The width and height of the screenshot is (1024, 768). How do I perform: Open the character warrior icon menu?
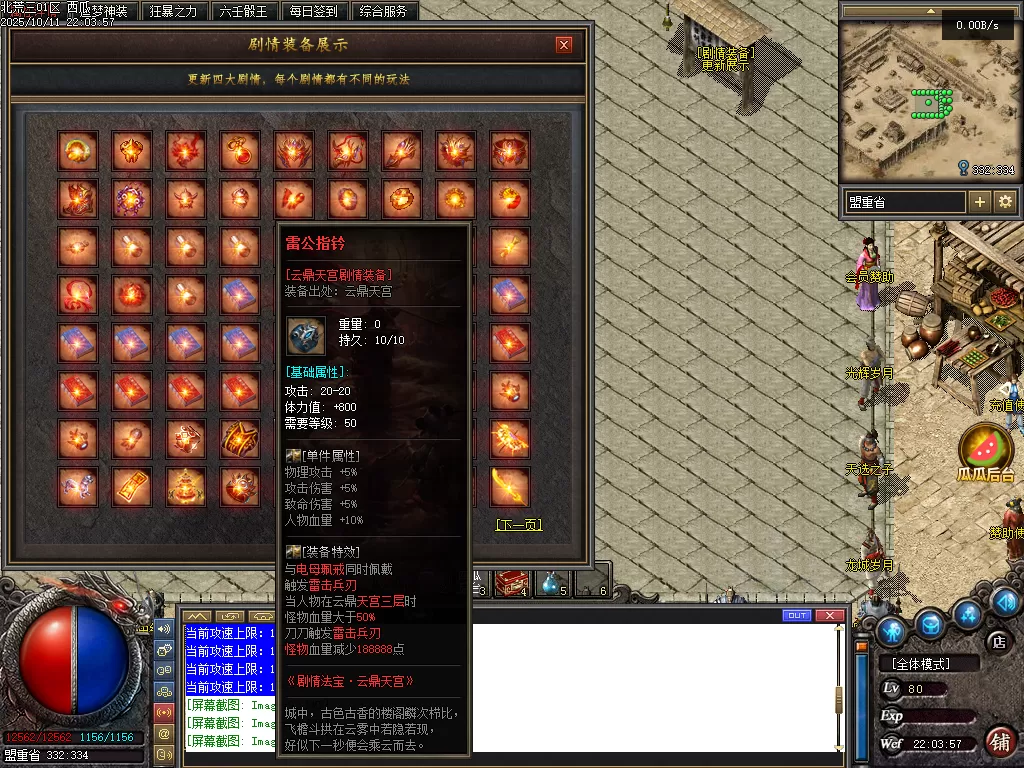point(891,631)
